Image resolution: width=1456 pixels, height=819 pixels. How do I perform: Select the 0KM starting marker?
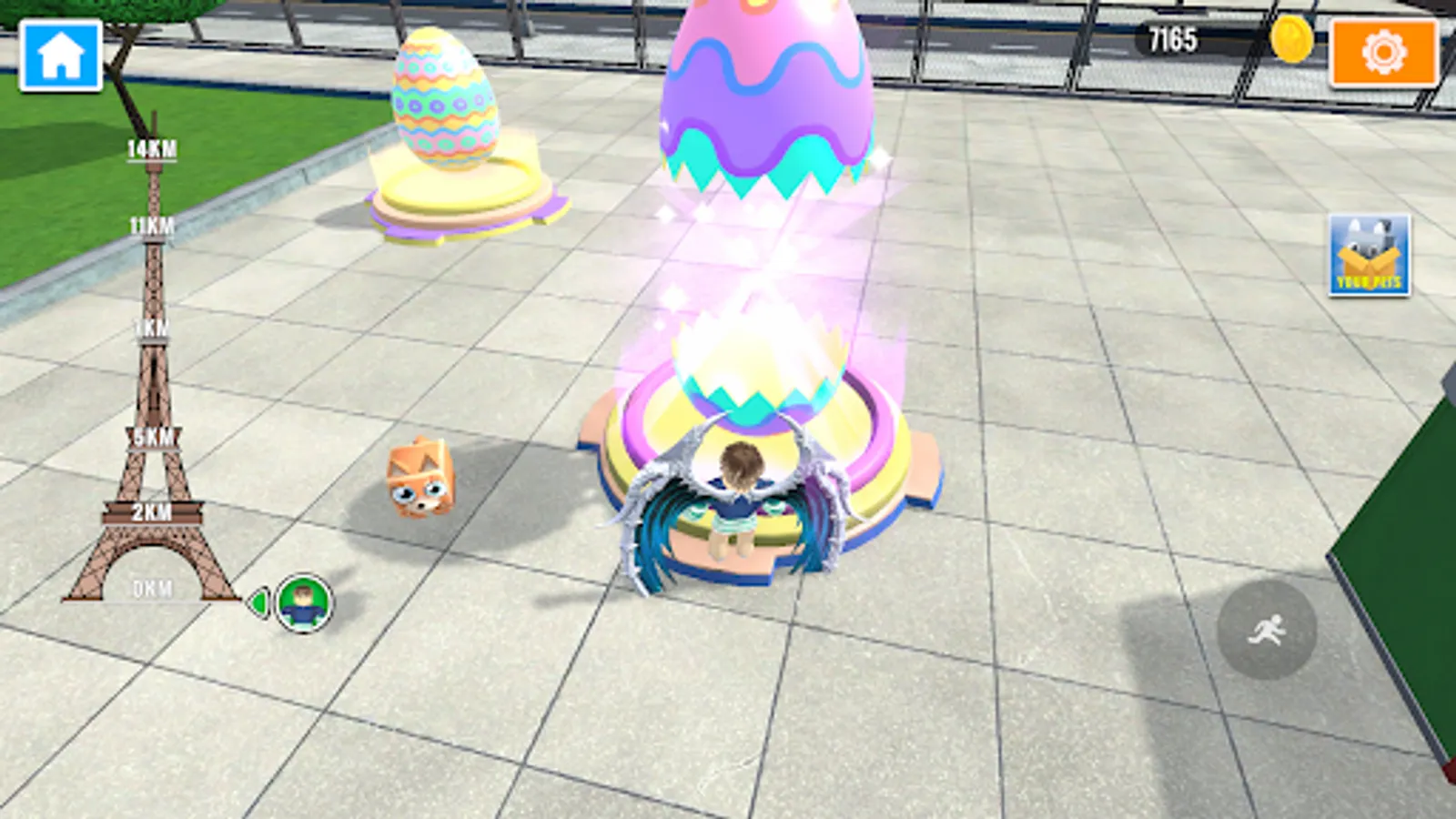point(150,589)
